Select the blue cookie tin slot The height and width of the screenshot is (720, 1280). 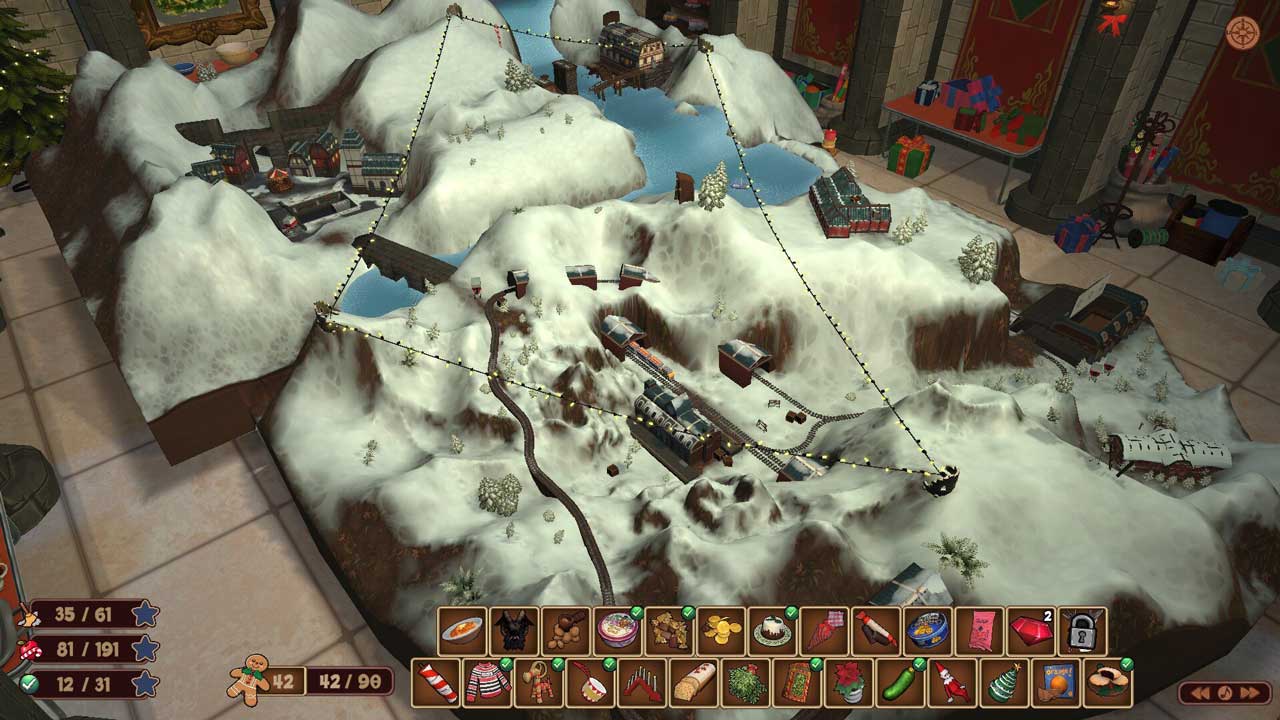coord(928,631)
